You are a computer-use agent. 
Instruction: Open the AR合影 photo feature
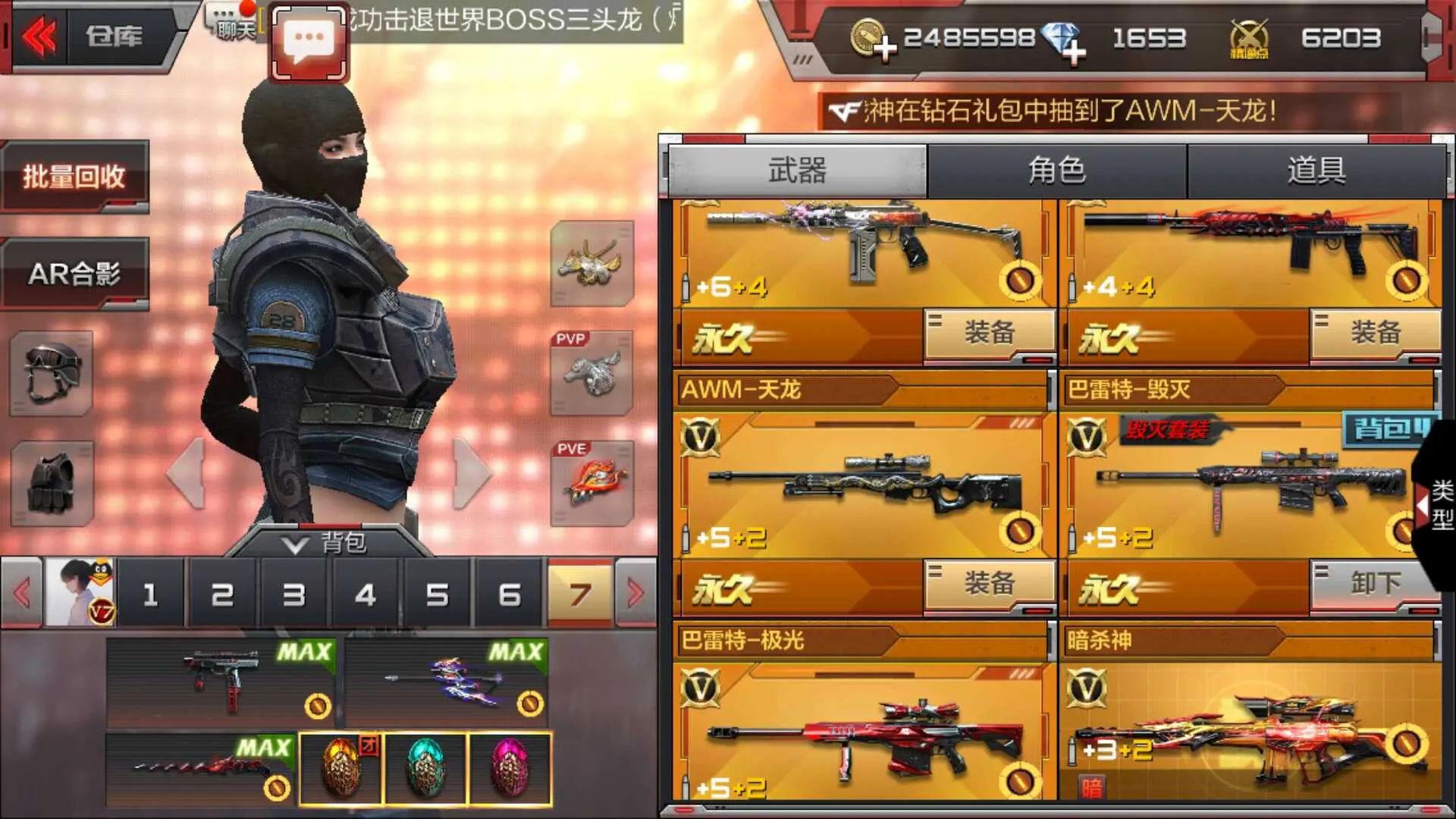click(x=74, y=274)
